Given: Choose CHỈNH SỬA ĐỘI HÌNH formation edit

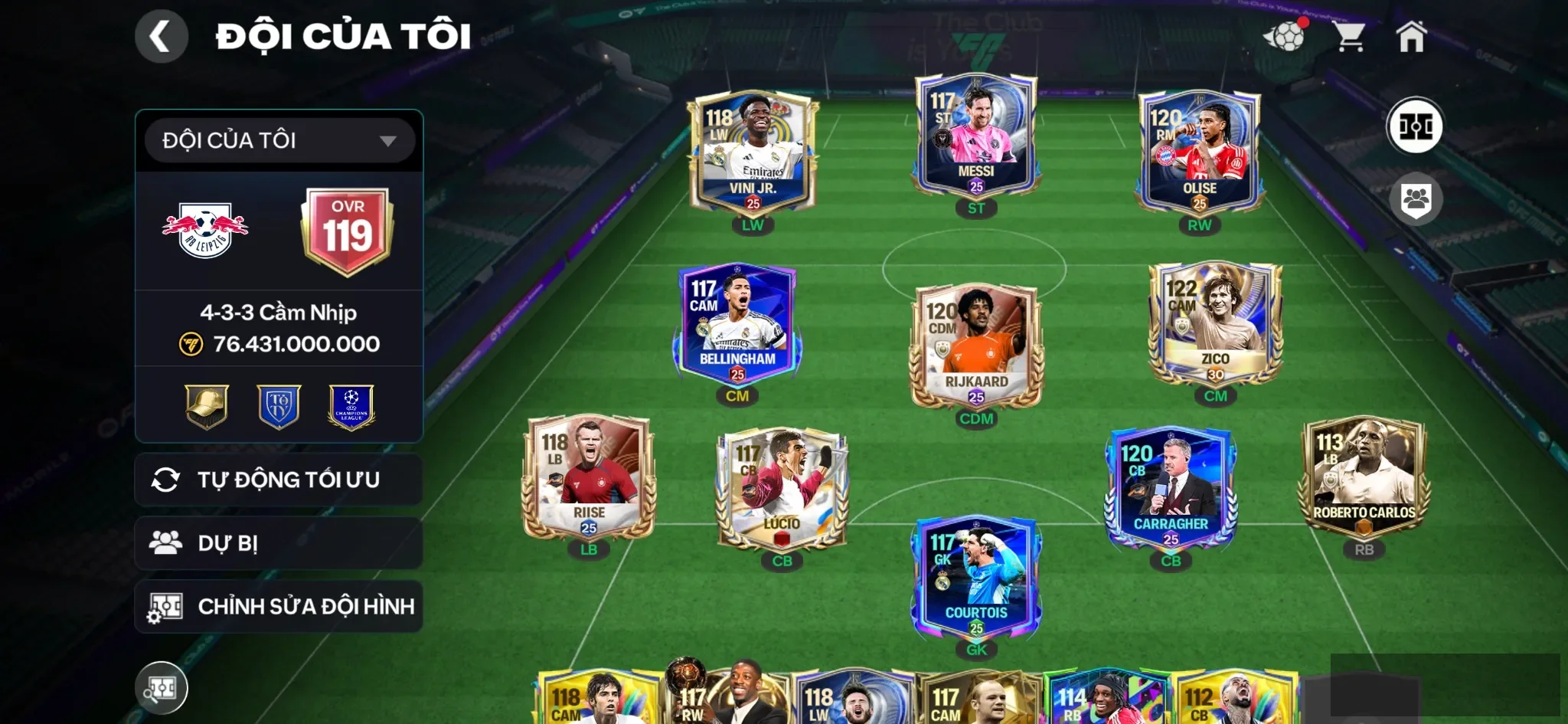Looking at the screenshot, I should pyautogui.click(x=279, y=607).
